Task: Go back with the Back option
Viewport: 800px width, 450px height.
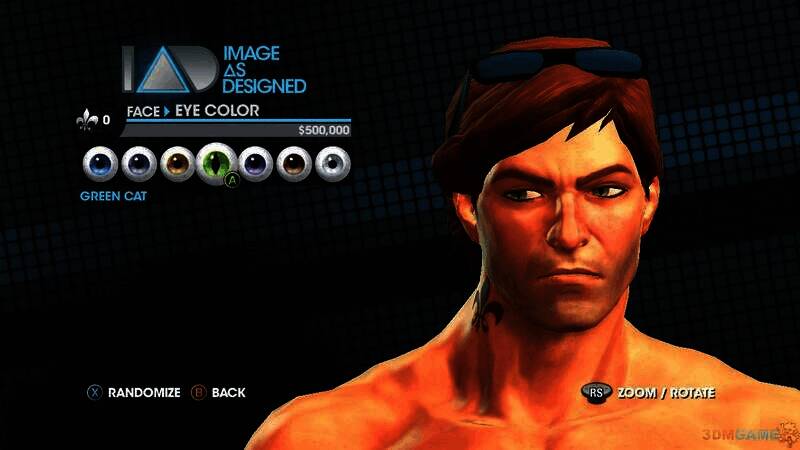Action: (x=218, y=393)
